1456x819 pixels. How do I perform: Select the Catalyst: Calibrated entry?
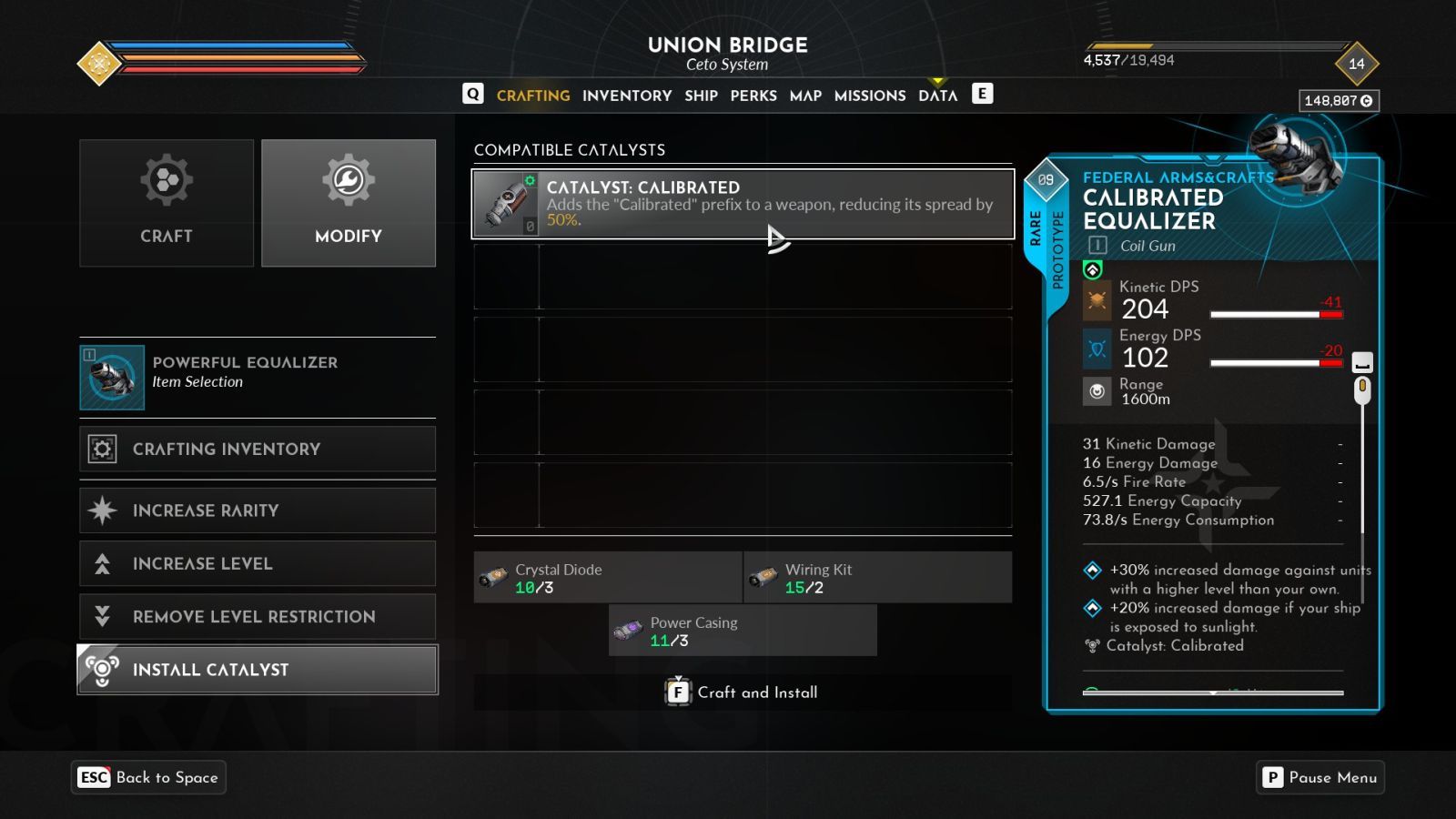[743, 204]
